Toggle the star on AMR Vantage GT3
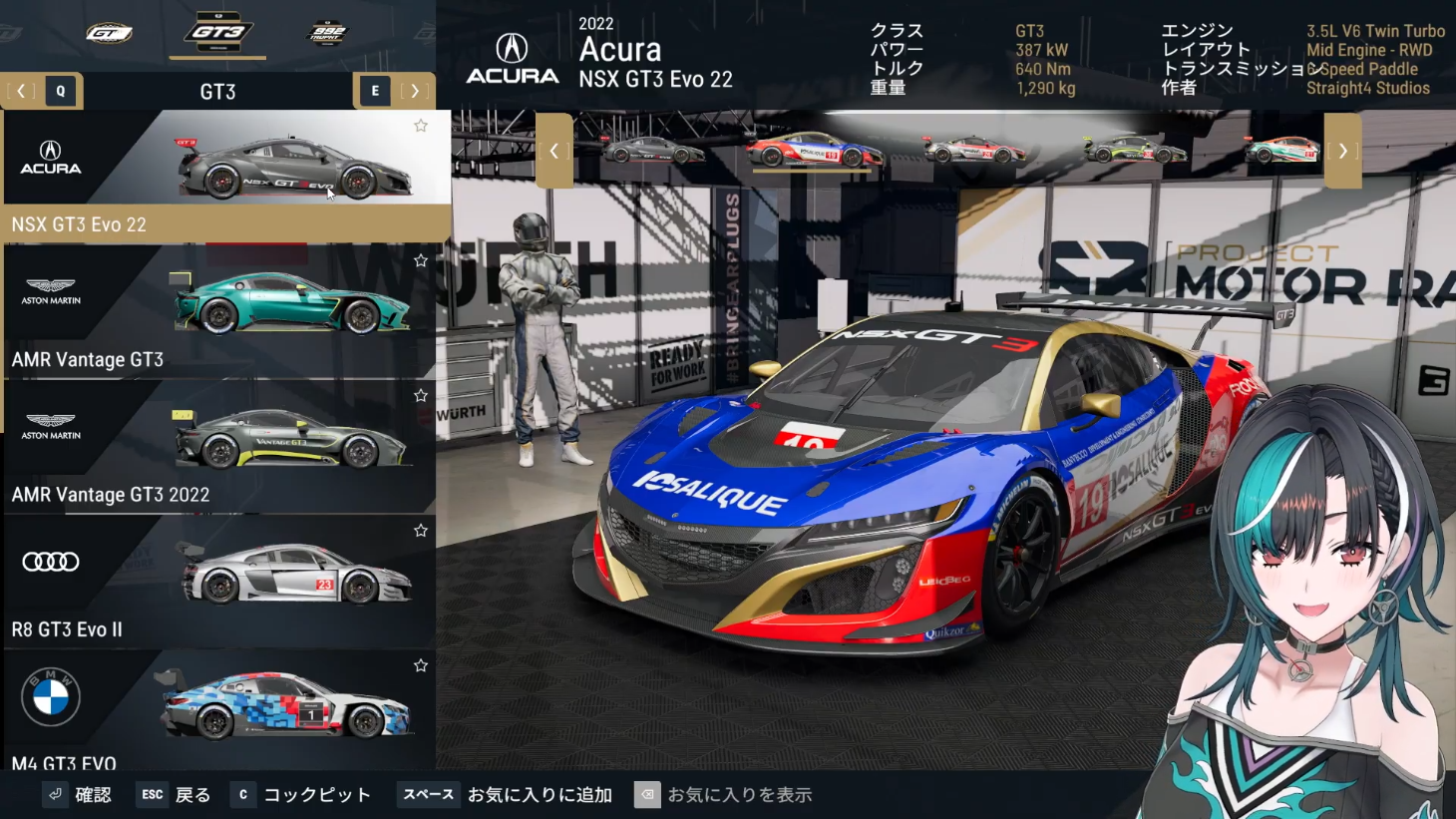The width and height of the screenshot is (1456, 819). click(x=421, y=260)
